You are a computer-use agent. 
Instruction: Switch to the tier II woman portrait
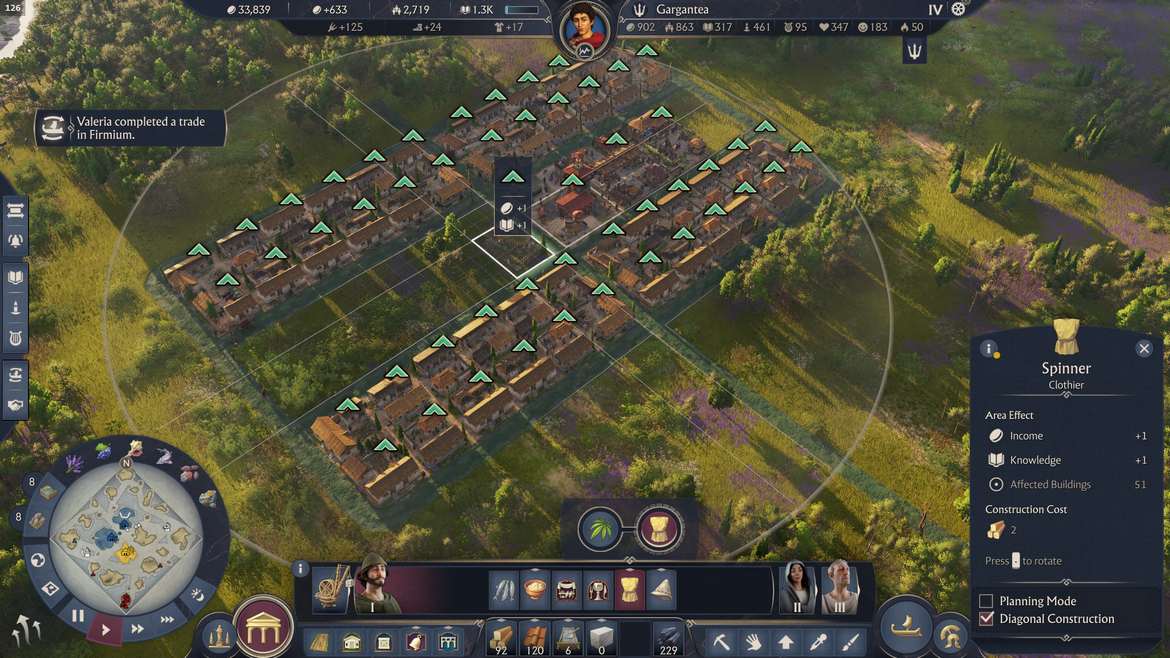tap(797, 586)
